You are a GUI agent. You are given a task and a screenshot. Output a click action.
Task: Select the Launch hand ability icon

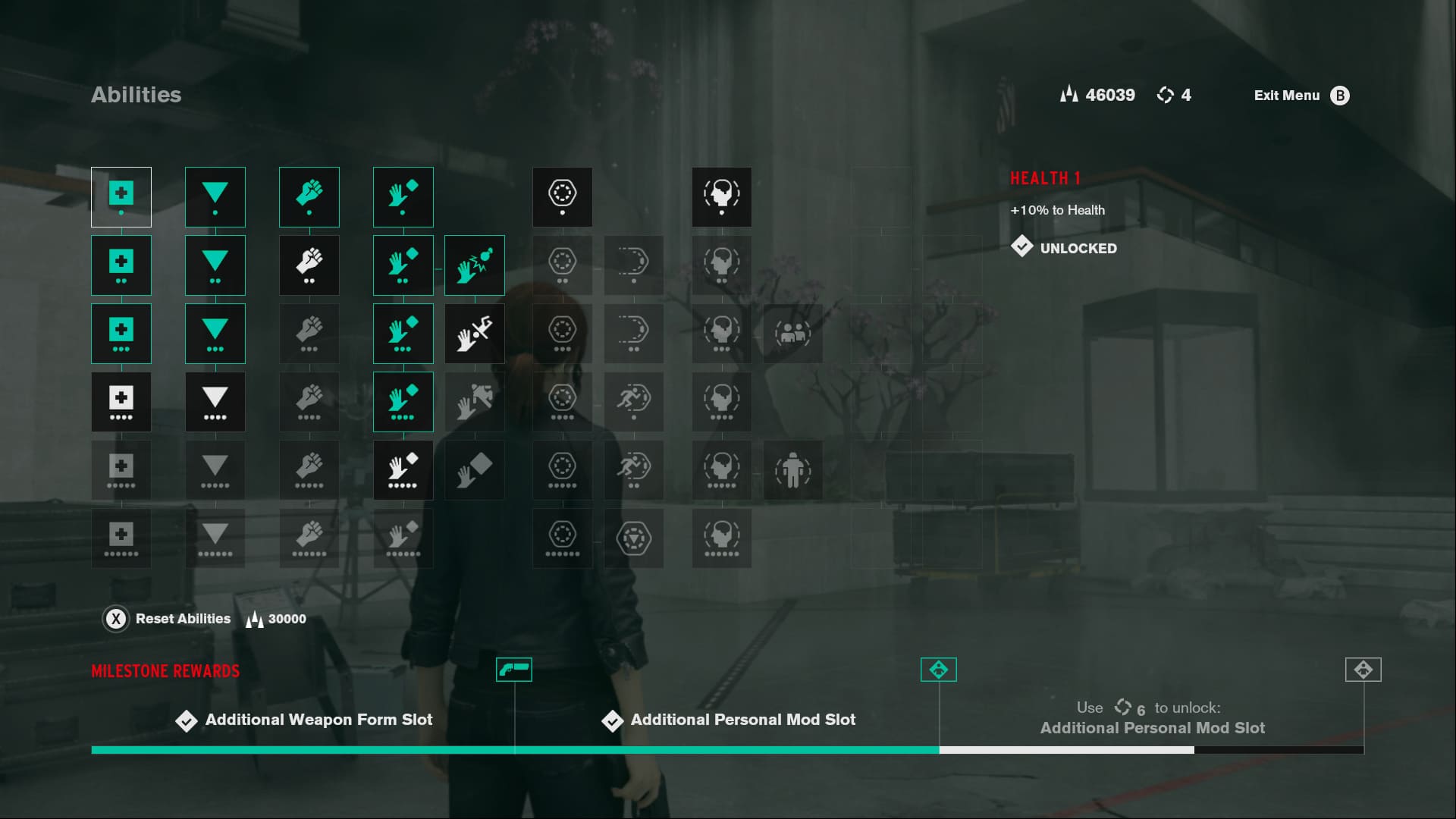tap(403, 197)
